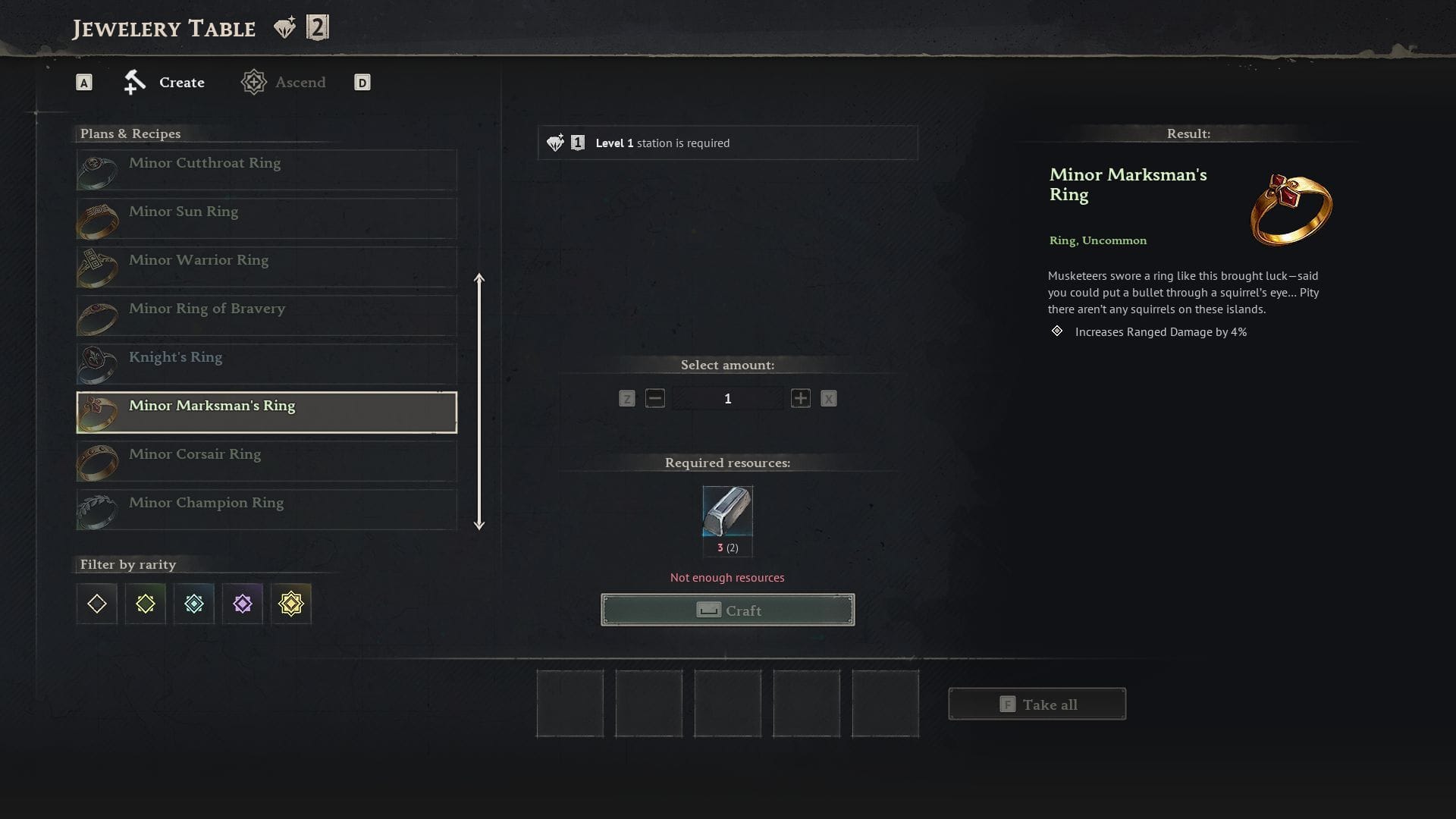Click the Minor Ring of Bravery recipe icon

click(97, 315)
